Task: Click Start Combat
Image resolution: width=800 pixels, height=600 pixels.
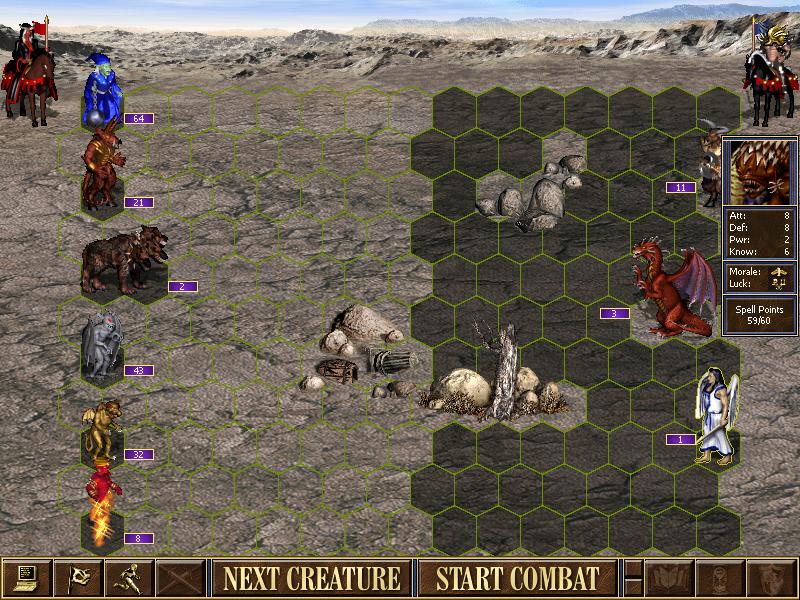Action: 518,578
